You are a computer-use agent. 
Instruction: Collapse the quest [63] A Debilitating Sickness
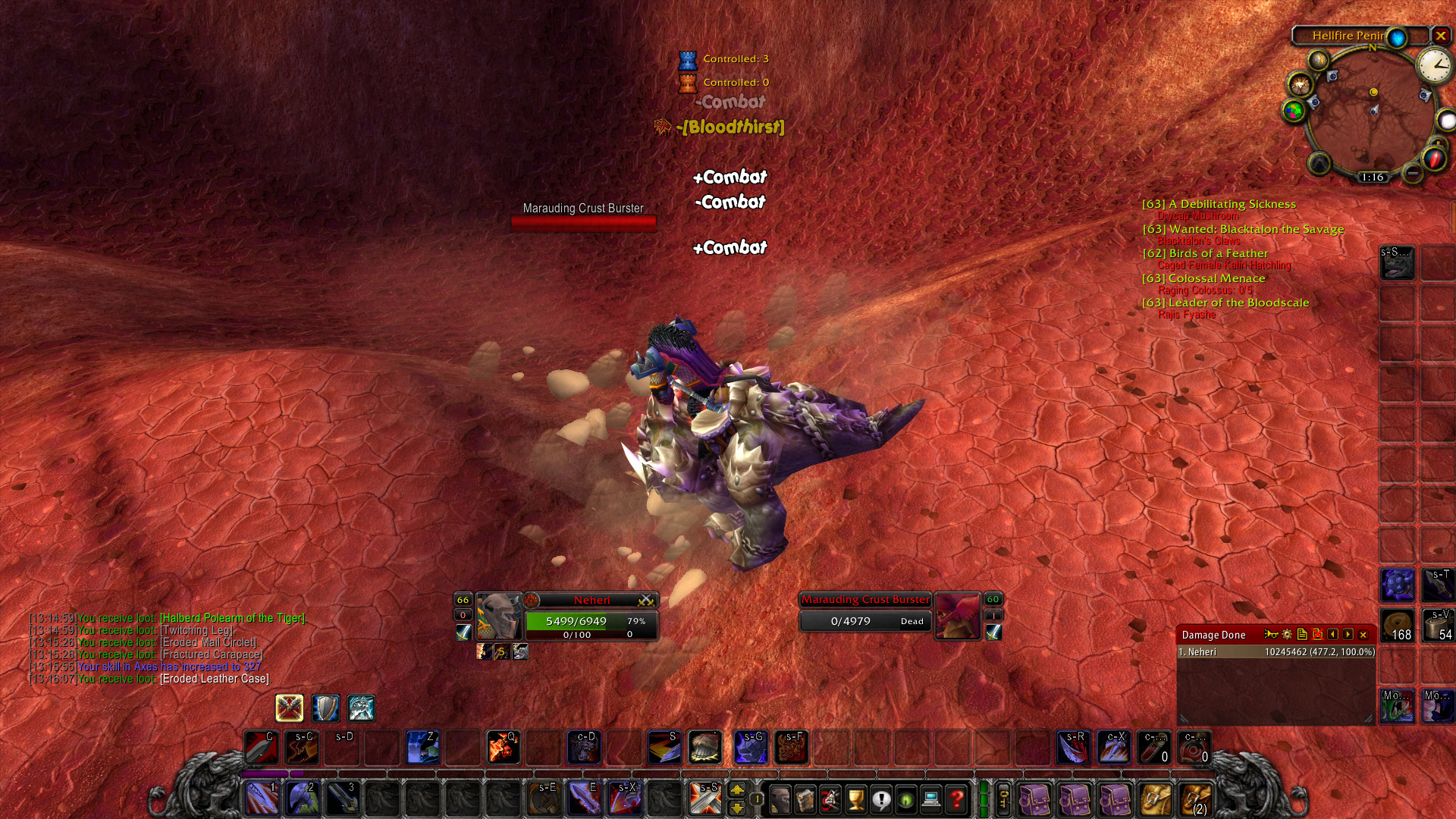click(x=1219, y=204)
